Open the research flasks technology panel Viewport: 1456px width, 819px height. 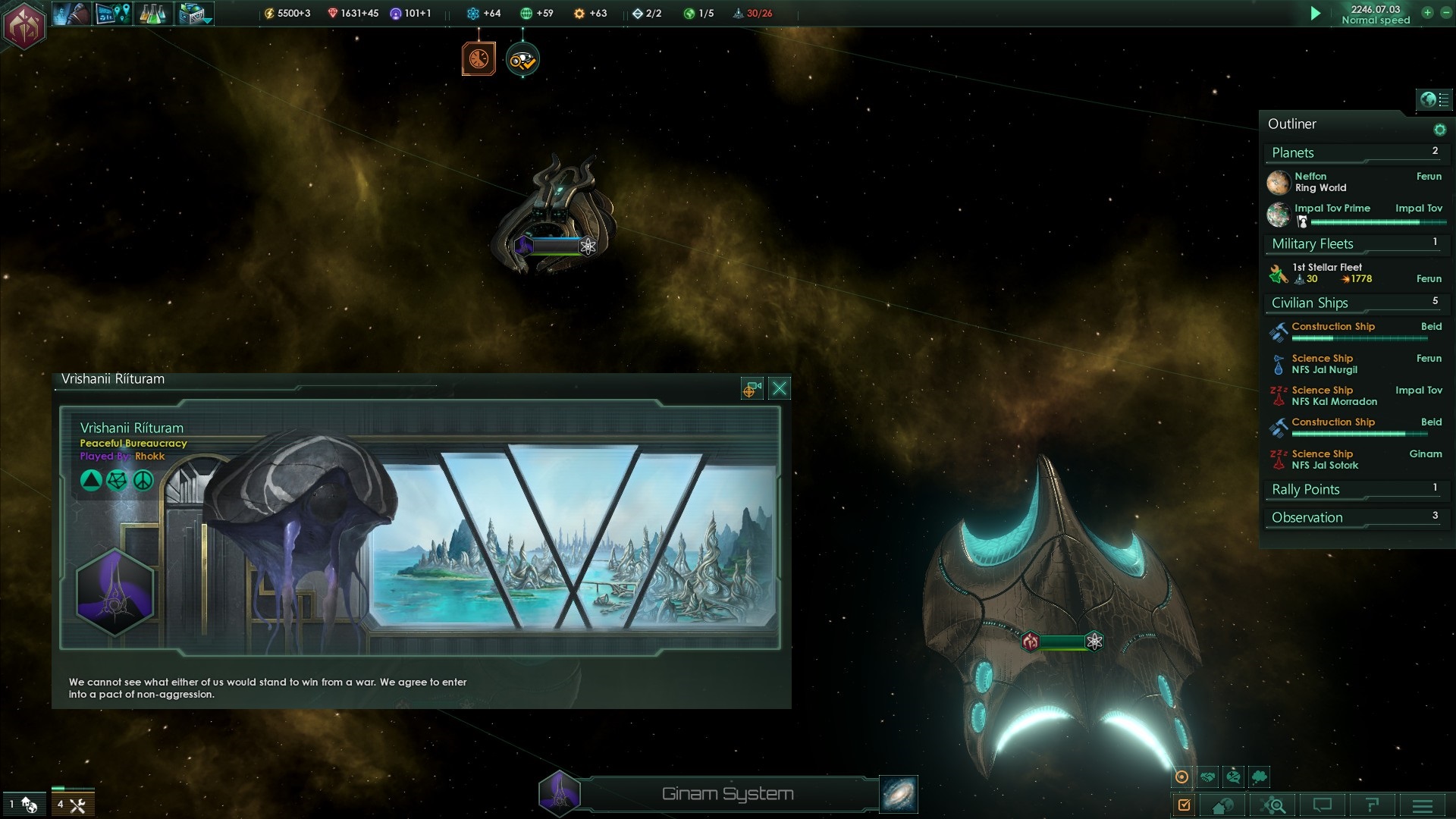tap(152, 14)
